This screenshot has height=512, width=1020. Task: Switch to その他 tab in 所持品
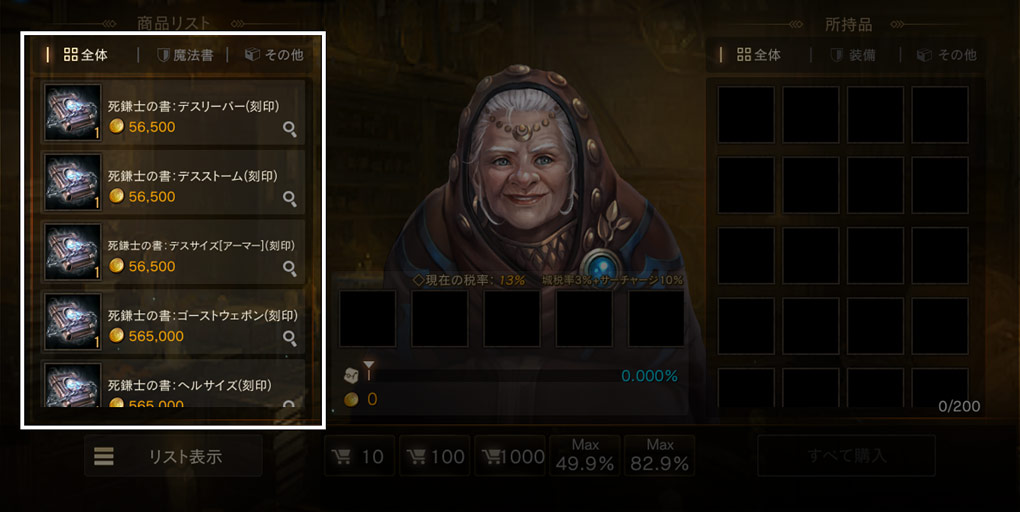click(x=946, y=55)
